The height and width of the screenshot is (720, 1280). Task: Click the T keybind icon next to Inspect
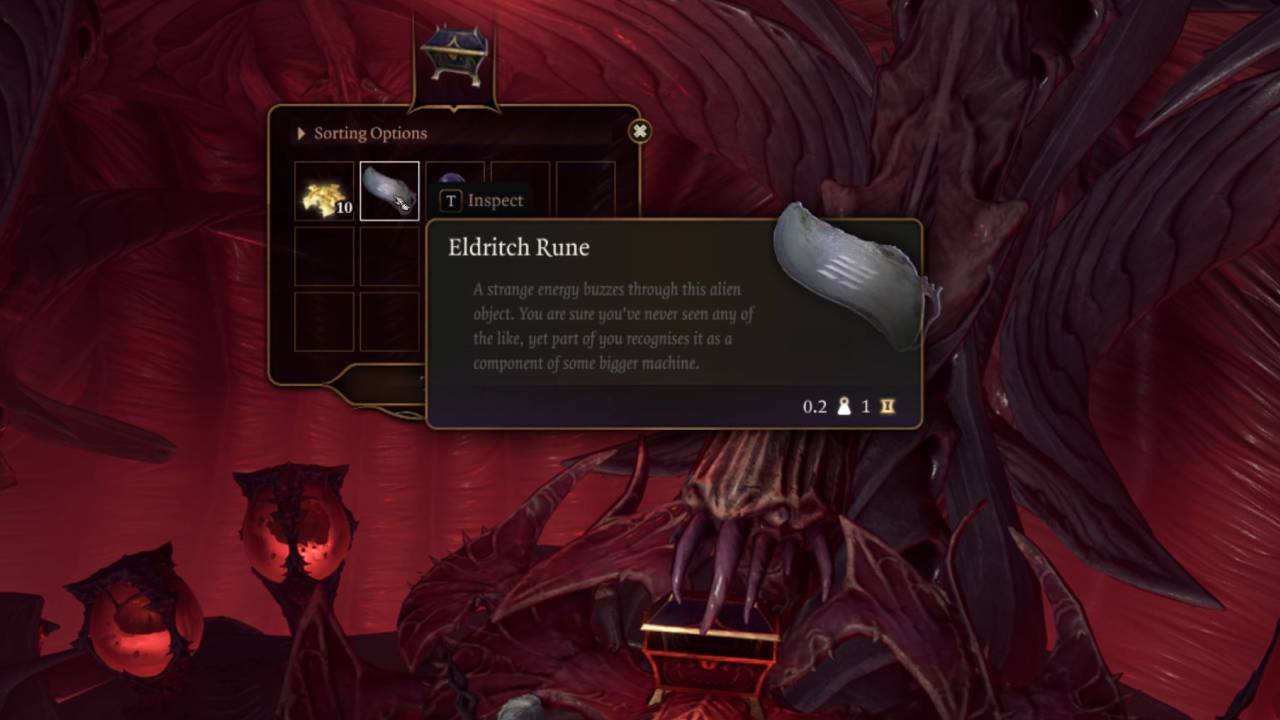(449, 200)
